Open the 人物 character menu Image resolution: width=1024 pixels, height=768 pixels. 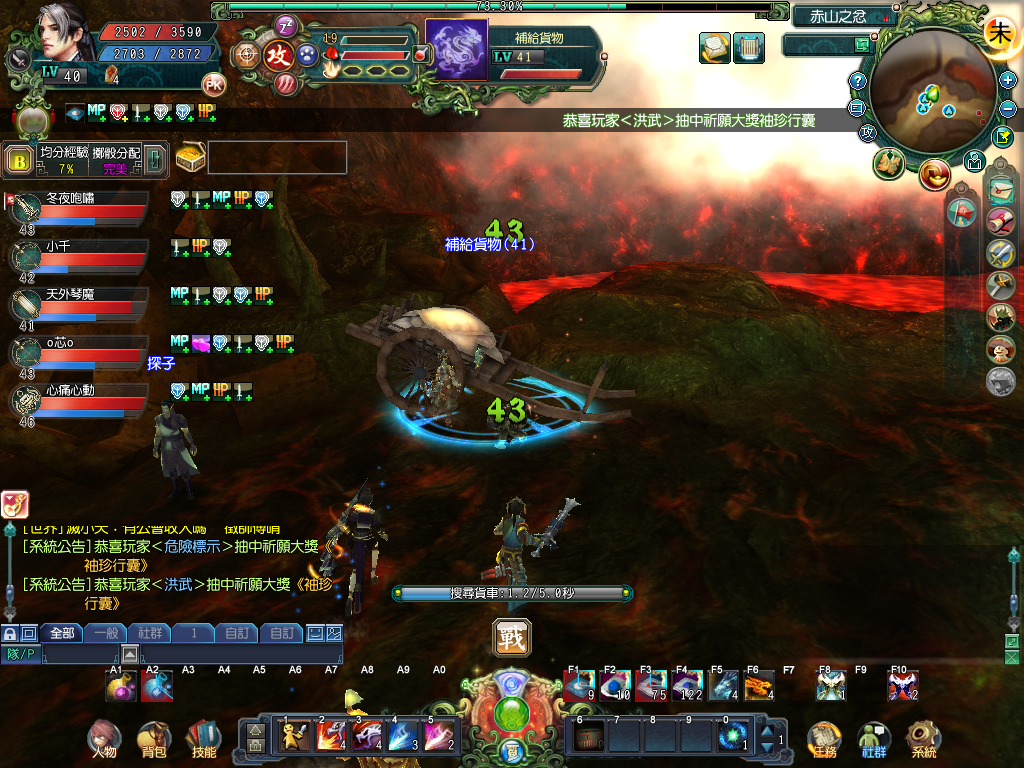point(103,740)
